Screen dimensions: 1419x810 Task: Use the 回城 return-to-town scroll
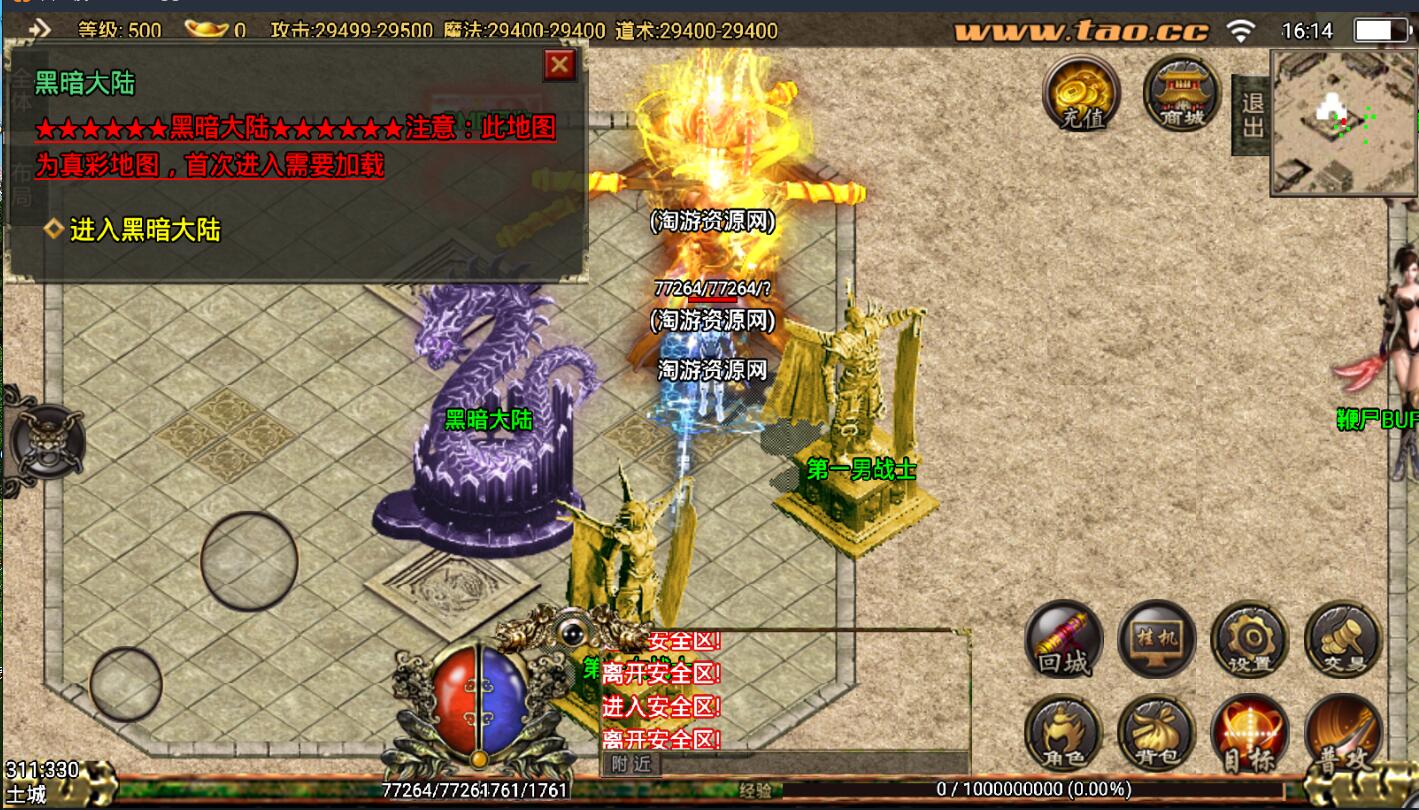(1064, 639)
